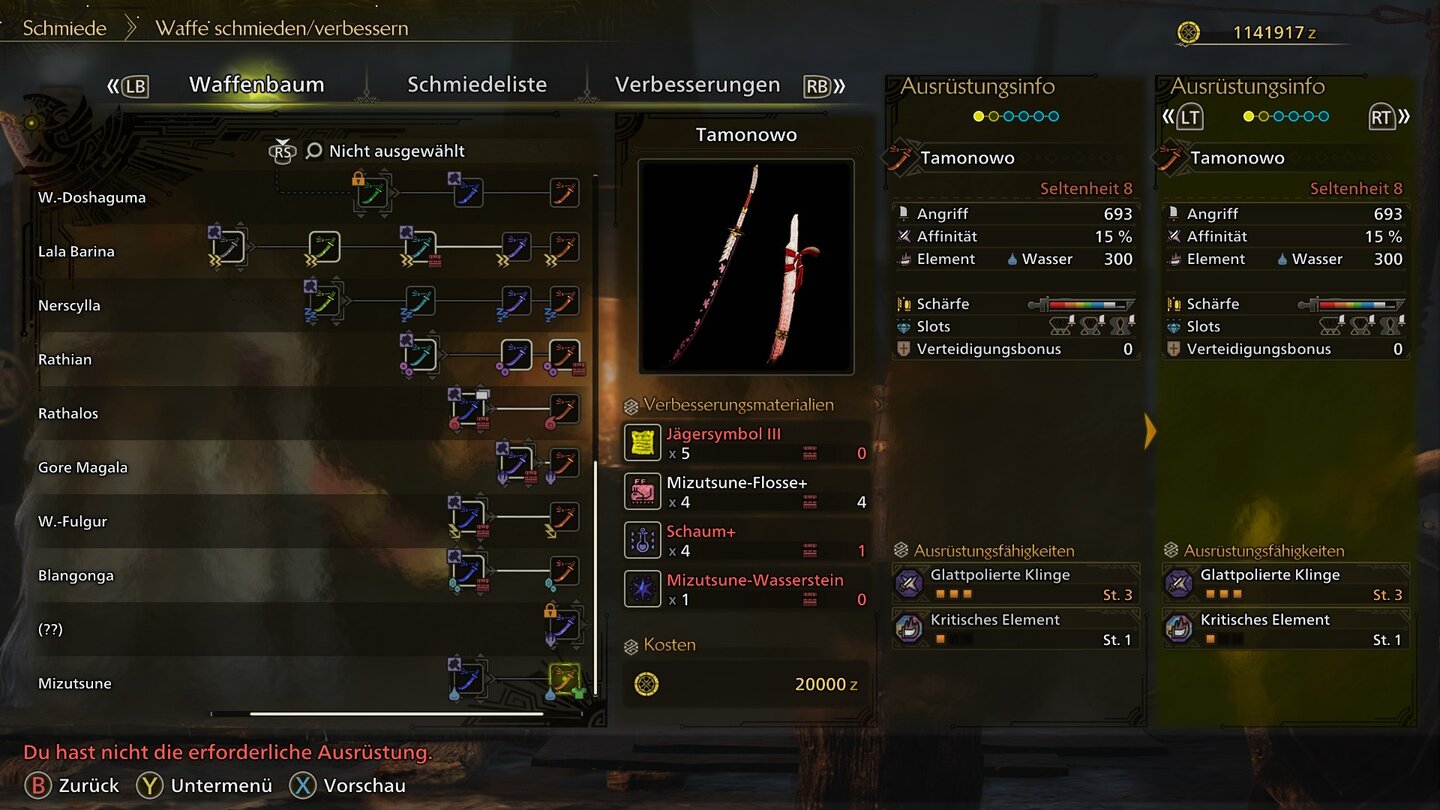Select the highlighted Mizutsune final weapon node

pyautogui.click(x=564, y=681)
